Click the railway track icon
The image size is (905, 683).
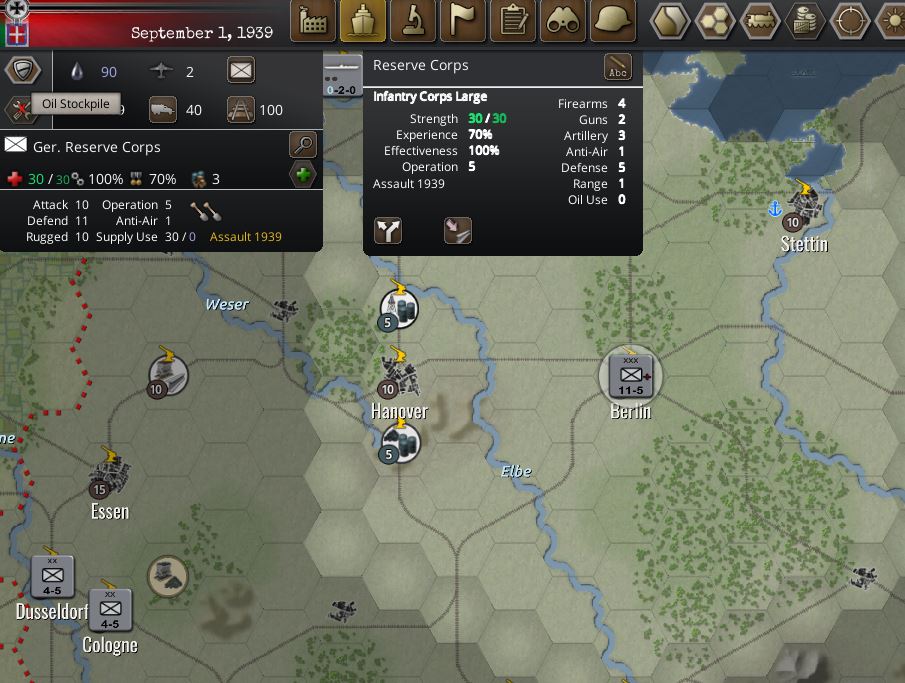coord(241,109)
